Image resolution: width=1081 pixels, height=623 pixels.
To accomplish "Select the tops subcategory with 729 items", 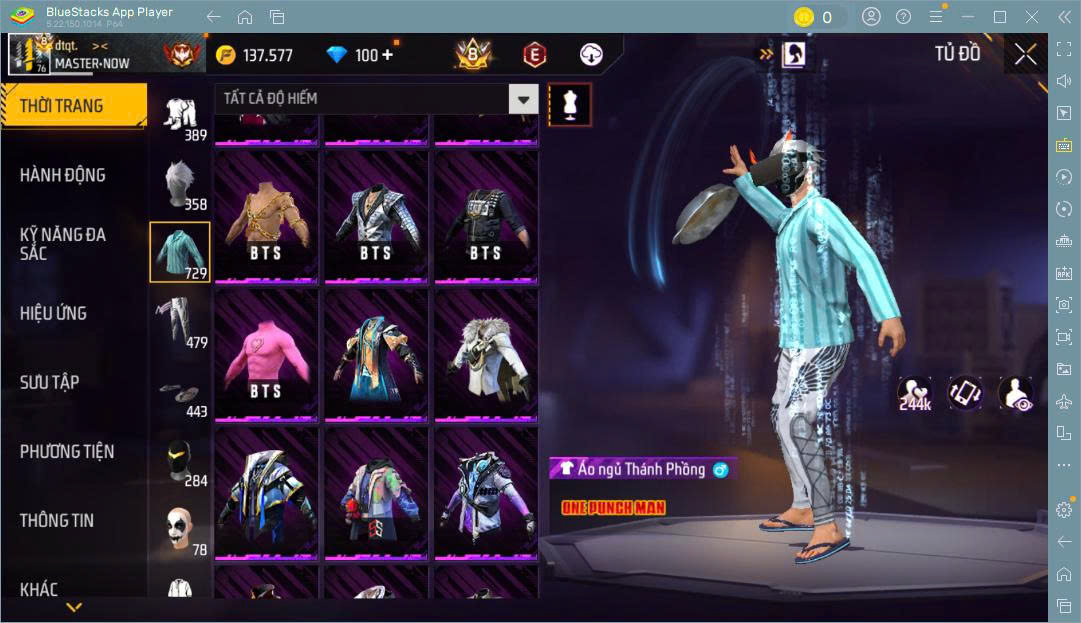I will (x=180, y=252).
